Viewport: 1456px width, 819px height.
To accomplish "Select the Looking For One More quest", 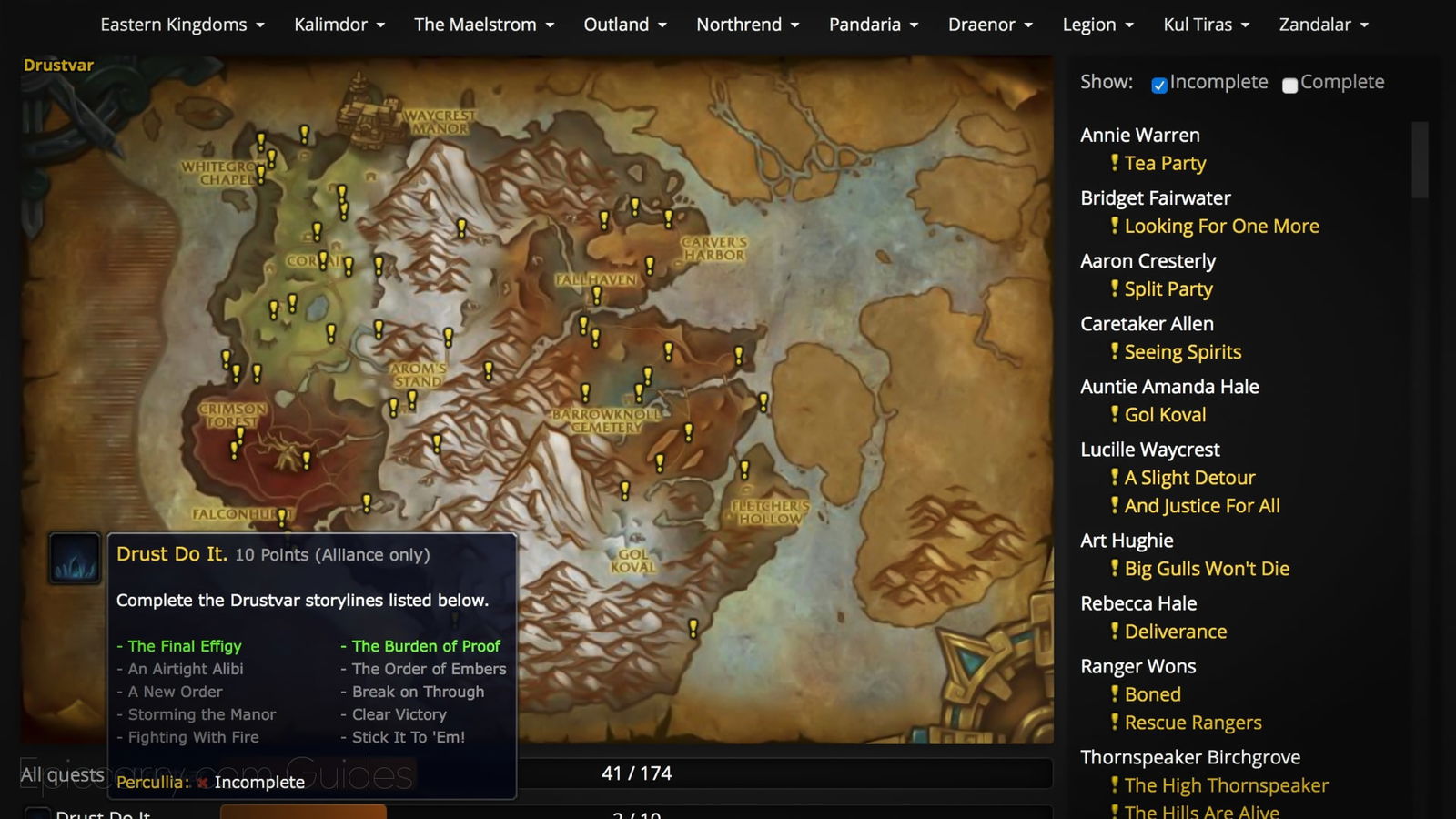I will click(x=1221, y=227).
